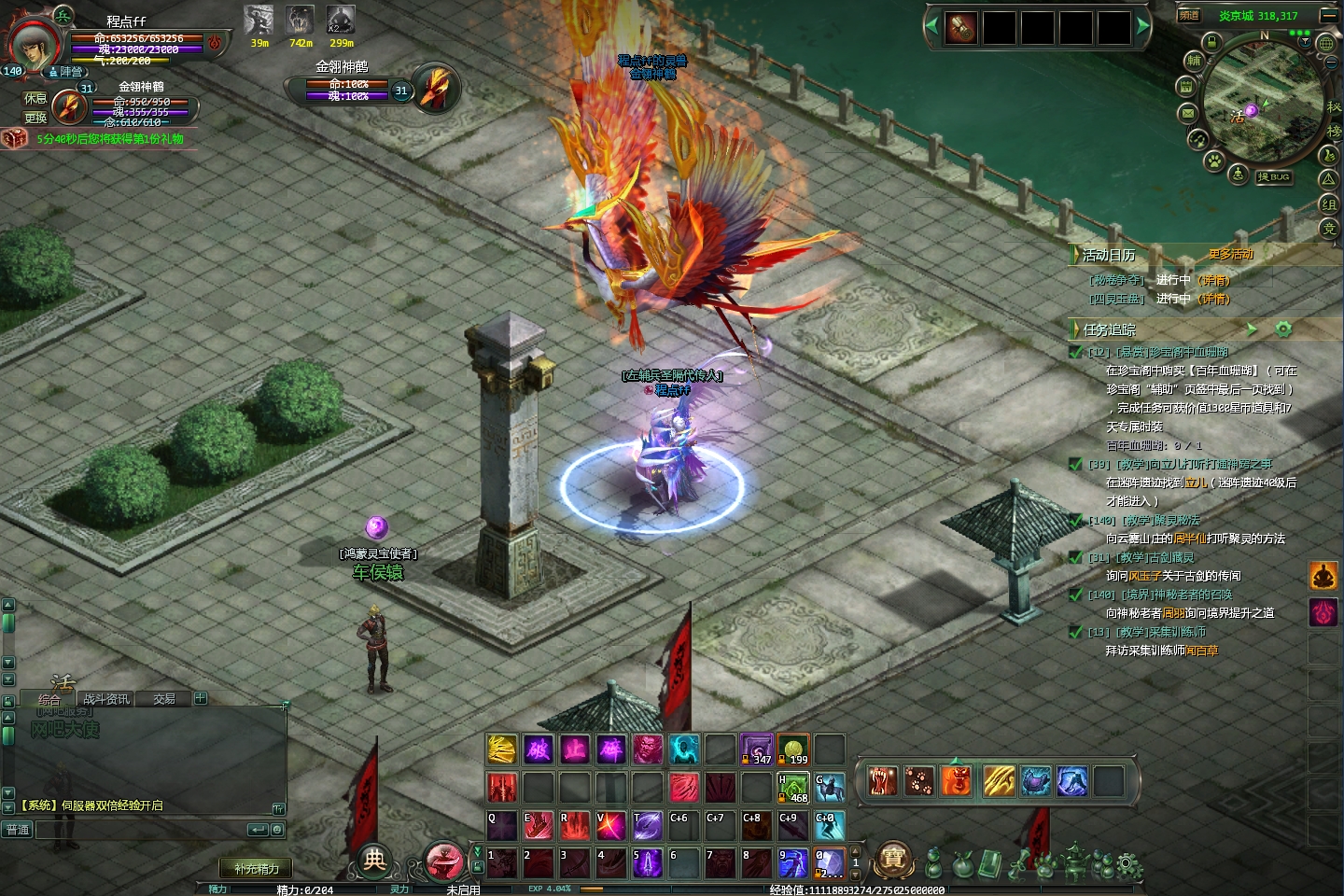The width and height of the screenshot is (1344, 896).
Task: Click the minimap
Action: (1260, 103)
